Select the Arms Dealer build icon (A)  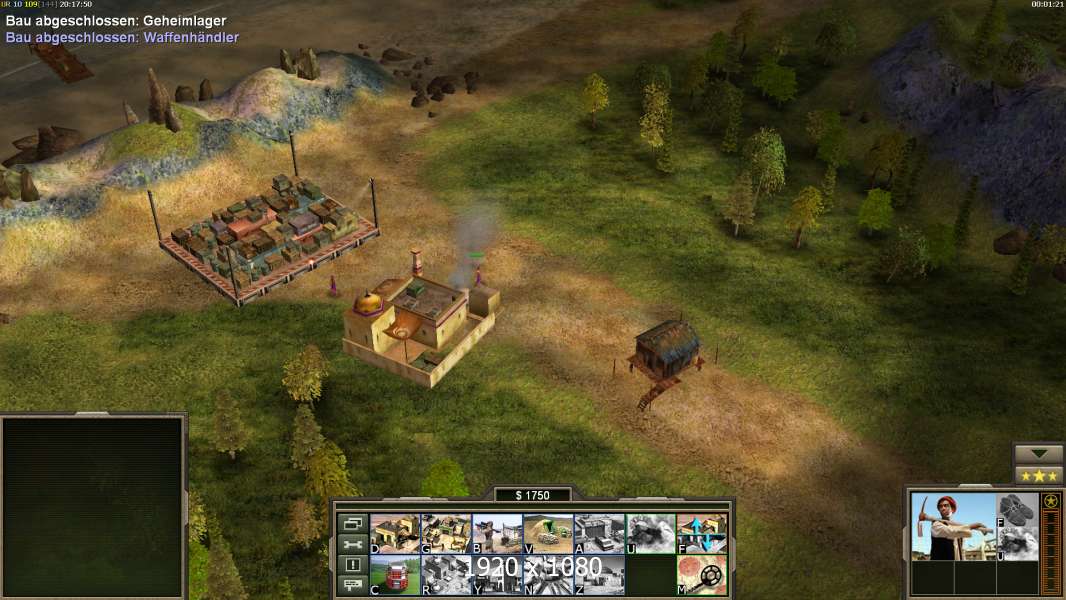point(599,533)
